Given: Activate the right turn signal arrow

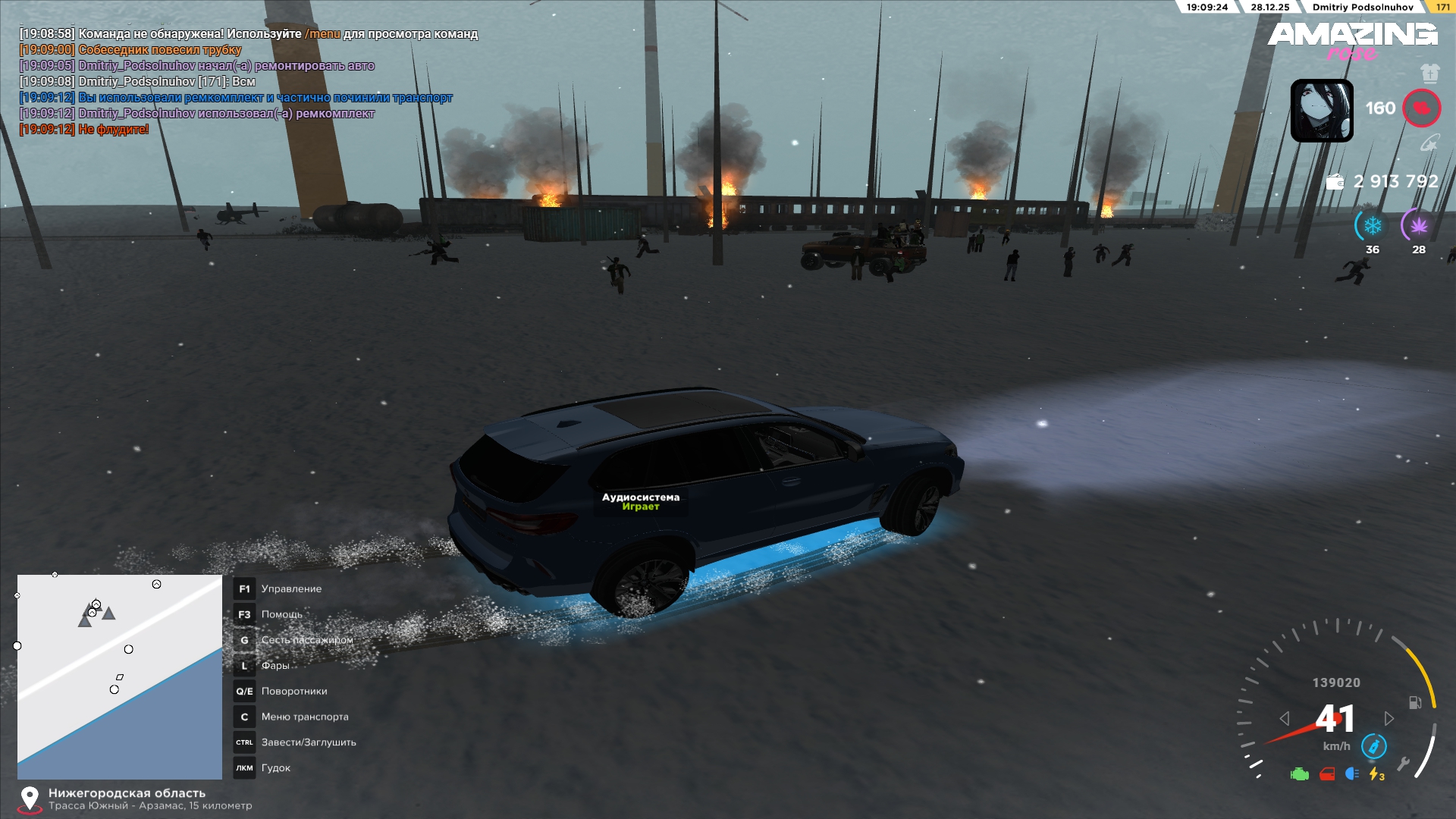Looking at the screenshot, I should click(1389, 718).
